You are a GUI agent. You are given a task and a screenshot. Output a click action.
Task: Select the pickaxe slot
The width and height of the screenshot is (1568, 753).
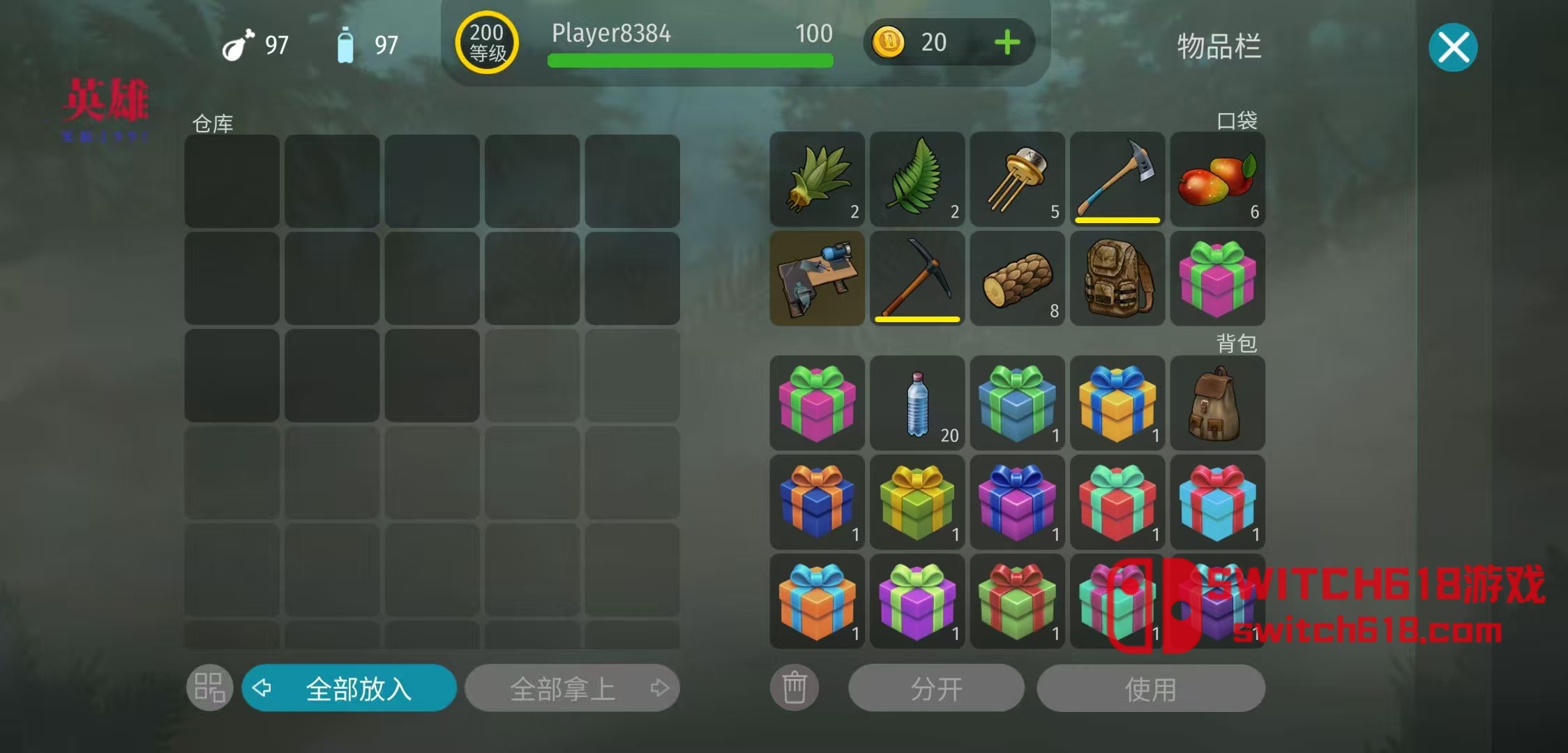[917, 278]
